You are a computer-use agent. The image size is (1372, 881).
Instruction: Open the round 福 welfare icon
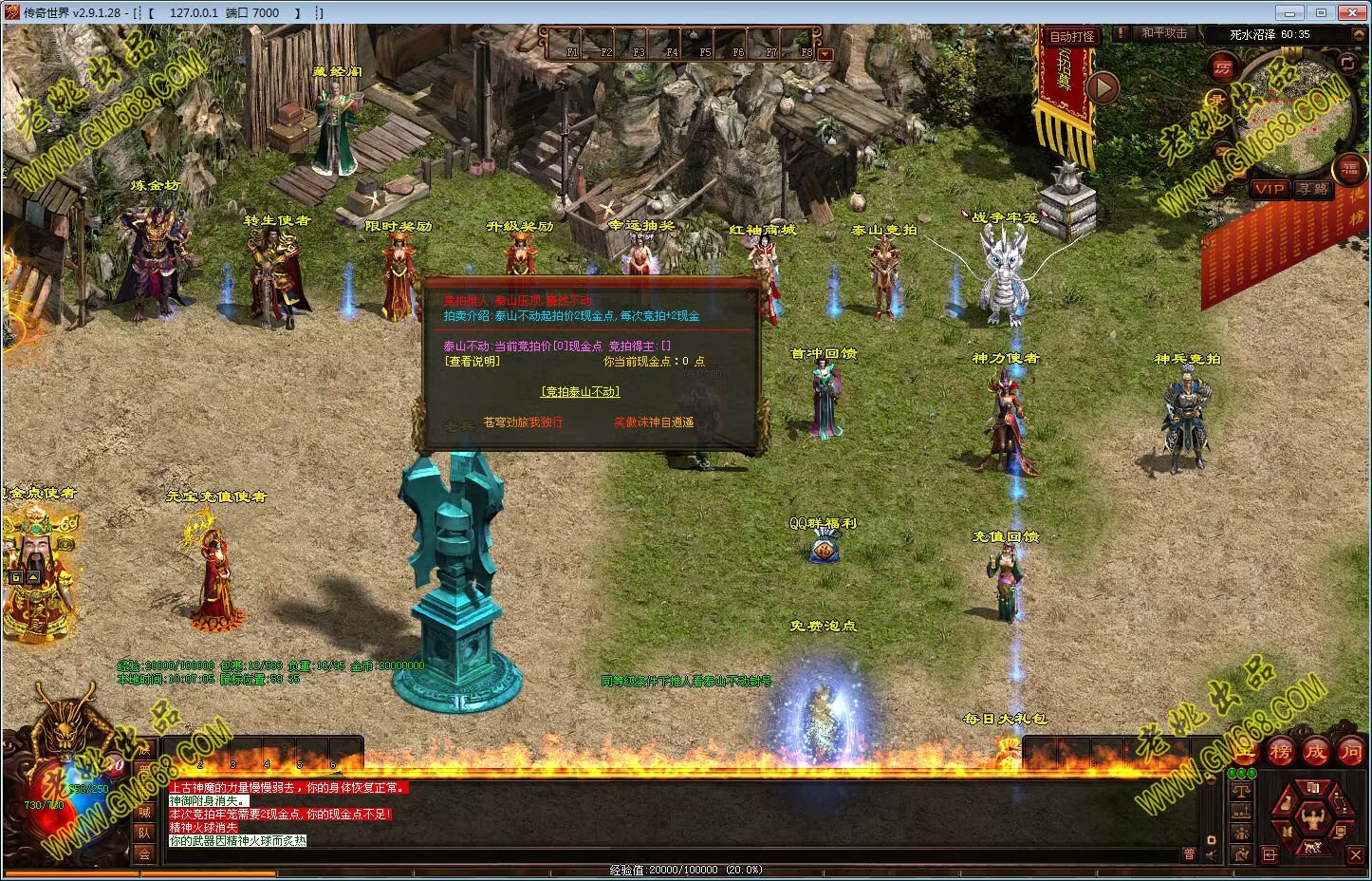pyautogui.click(x=1349, y=170)
